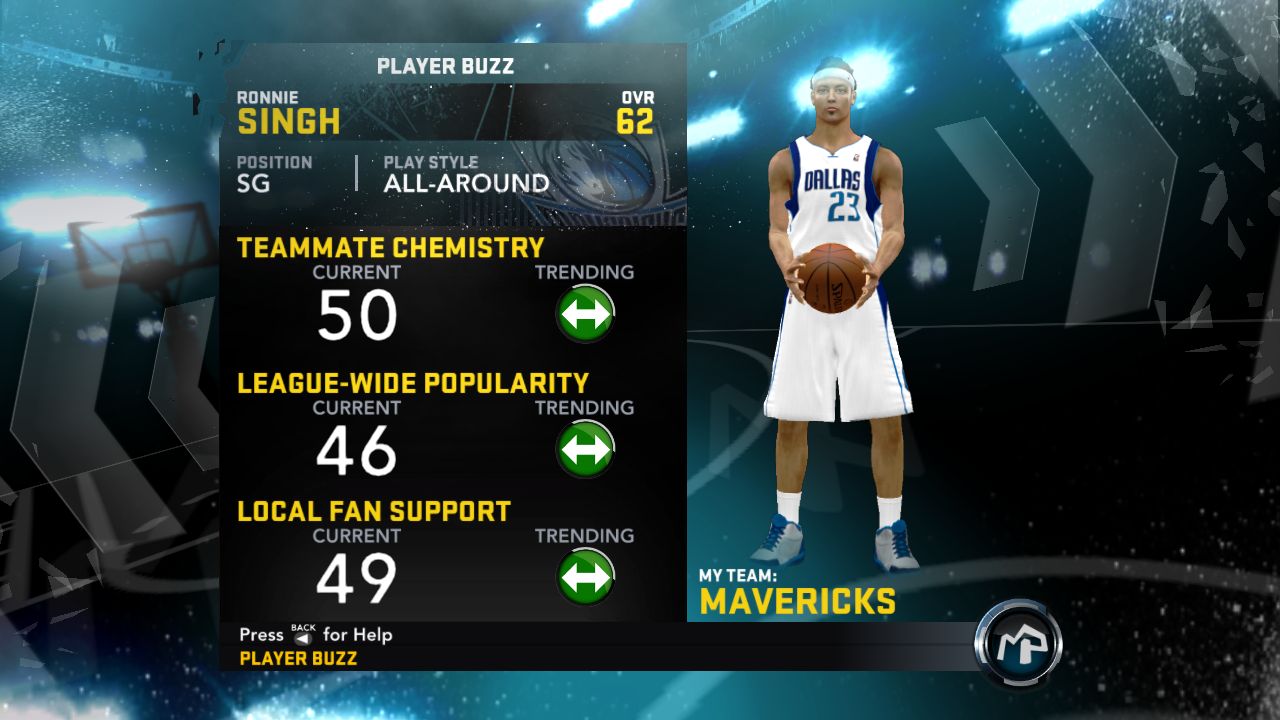Click the Teammate Chemistry current value 50
The width and height of the screenshot is (1280, 720).
click(360, 313)
